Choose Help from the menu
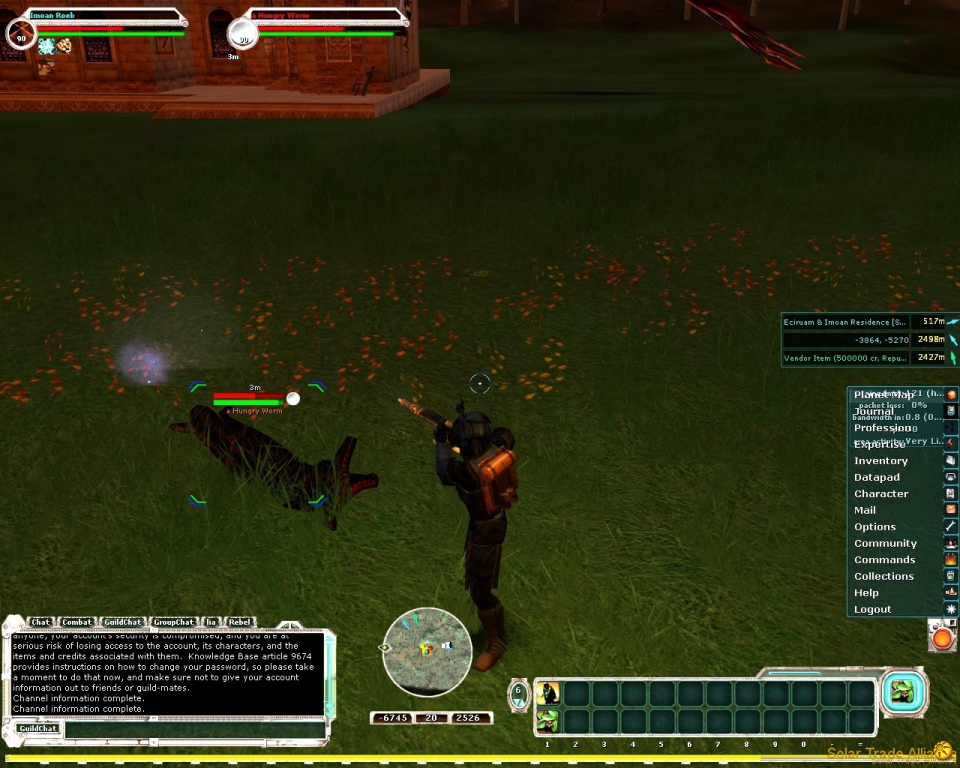Viewport: 960px width, 768px height. pos(866,593)
